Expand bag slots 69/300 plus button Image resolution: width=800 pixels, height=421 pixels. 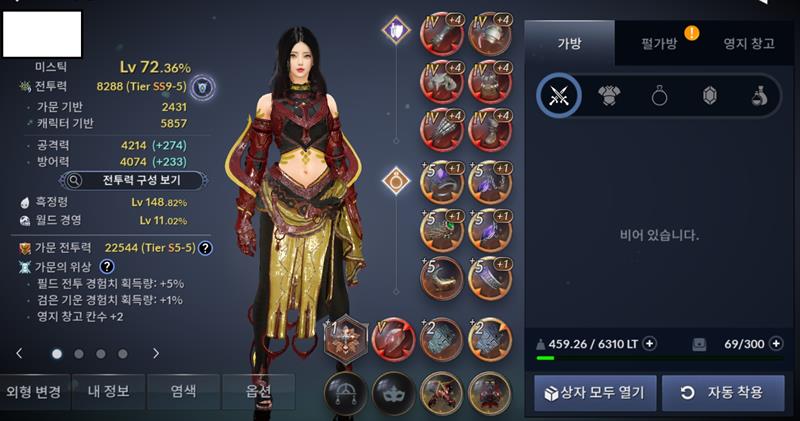776,344
